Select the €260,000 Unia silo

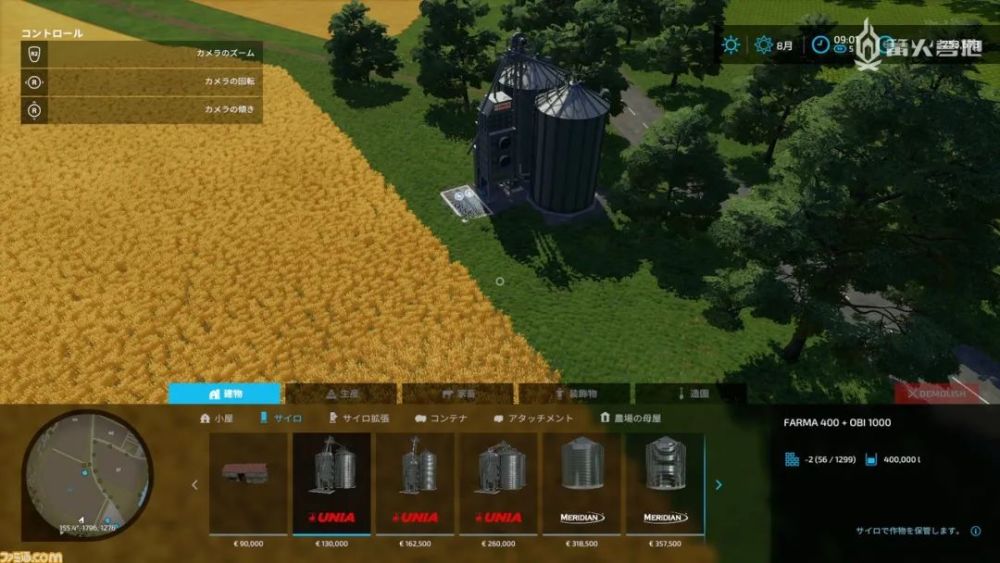coord(498,484)
